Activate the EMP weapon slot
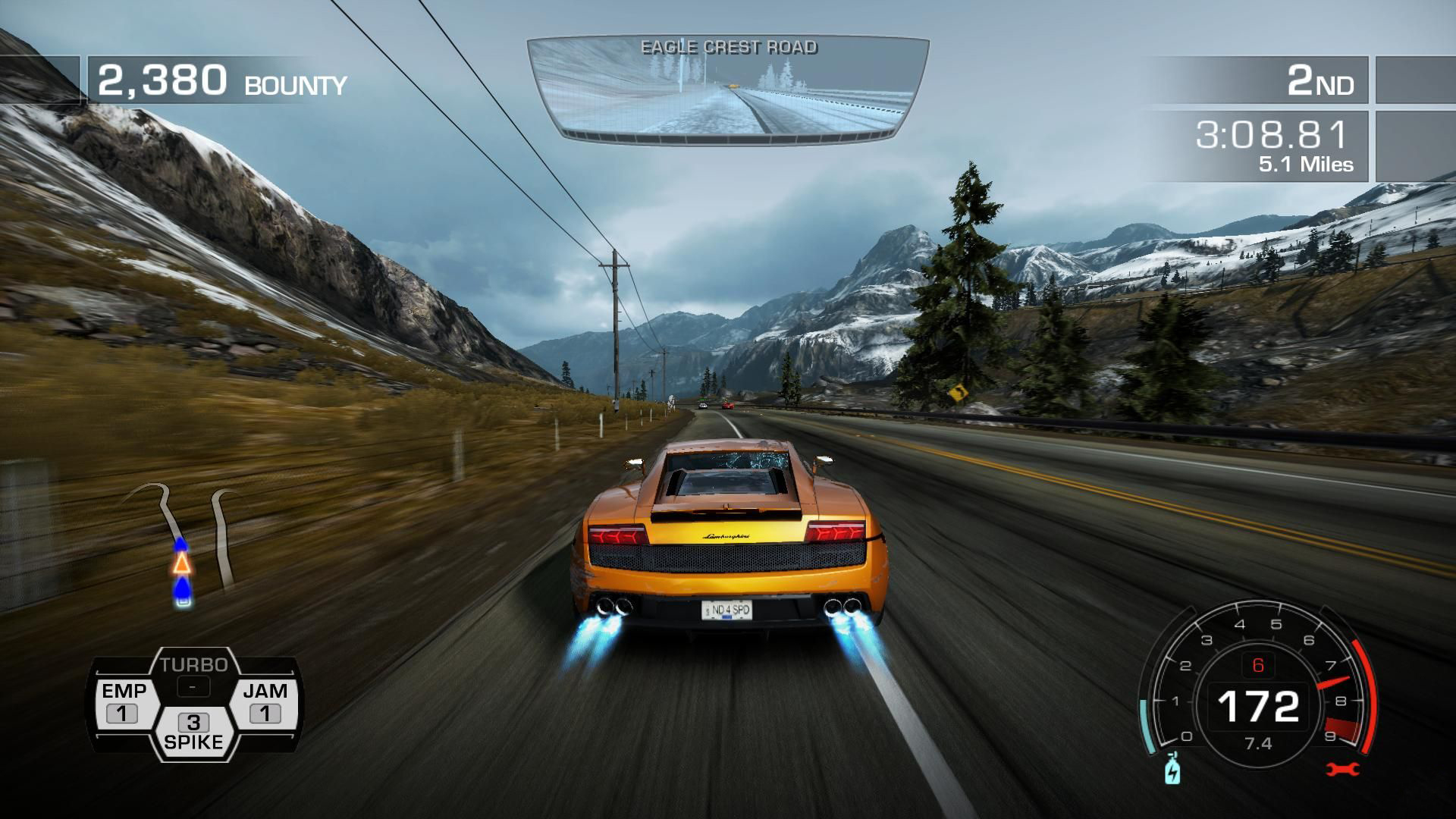Screen dimensions: 1456x819 pos(124,702)
